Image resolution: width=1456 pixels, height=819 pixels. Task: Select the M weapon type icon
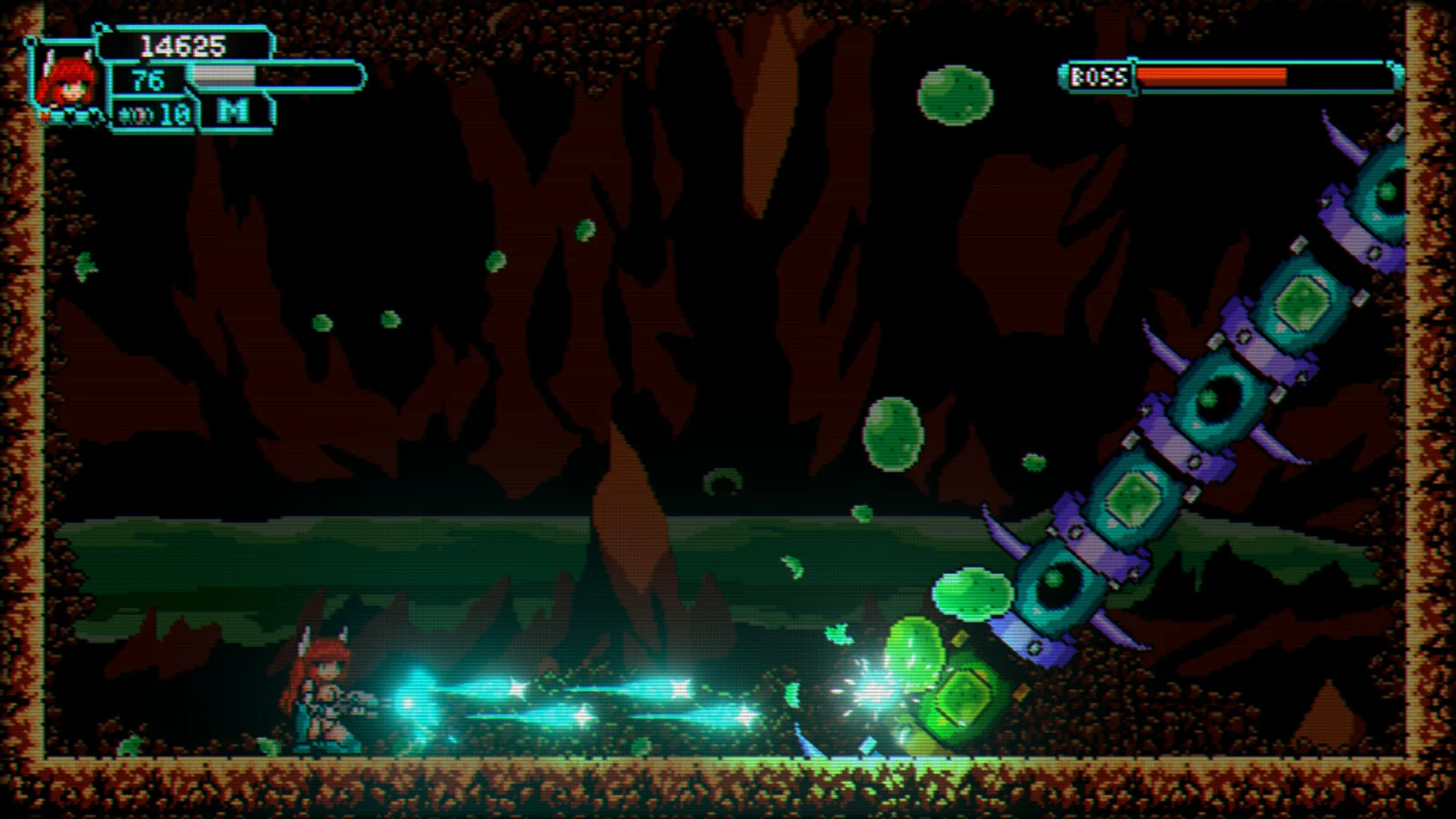pyautogui.click(x=234, y=112)
